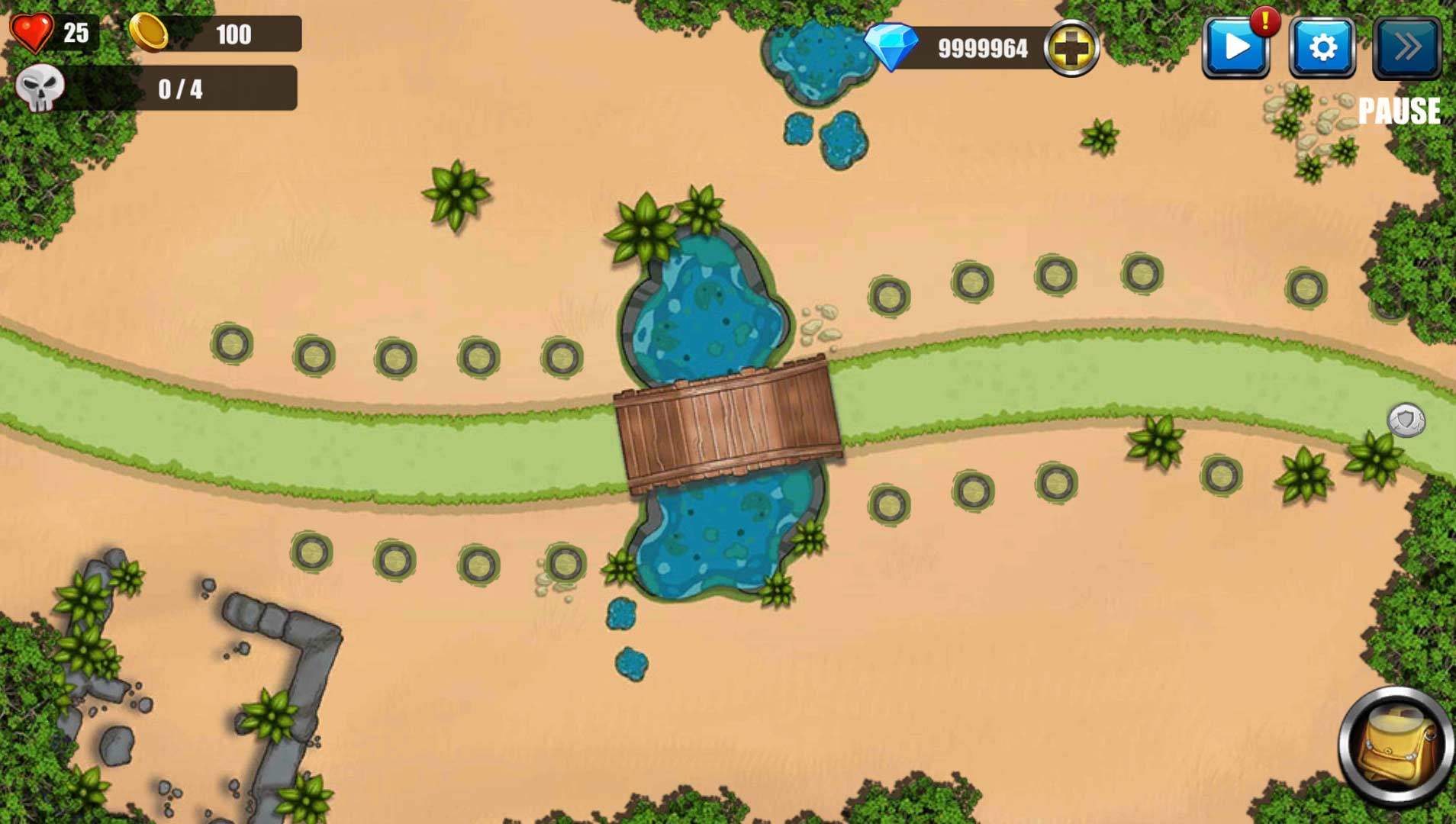Screen dimensions: 1456x824
Task: Click the 0/4 wave progress display
Action: pos(179,89)
